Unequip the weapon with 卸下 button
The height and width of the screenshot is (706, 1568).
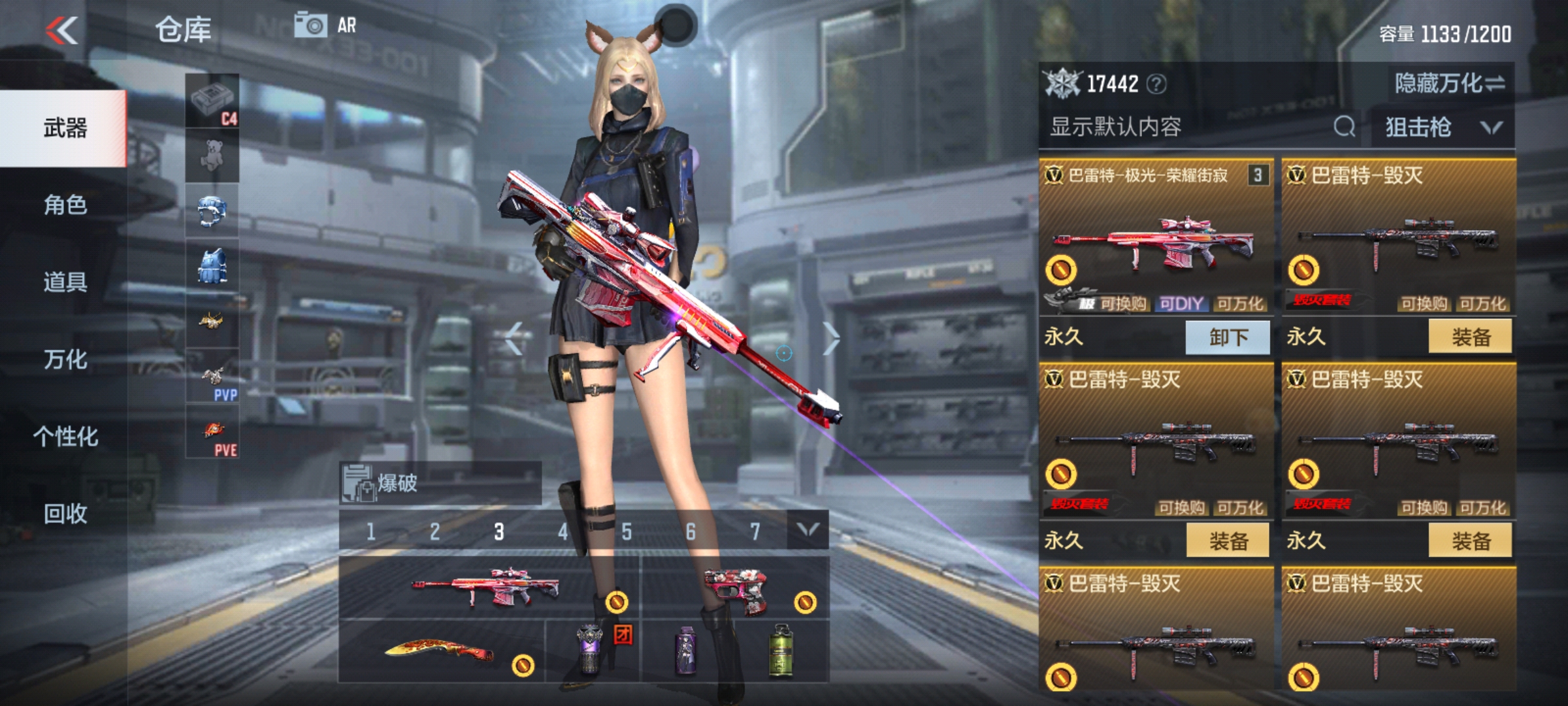[1228, 337]
